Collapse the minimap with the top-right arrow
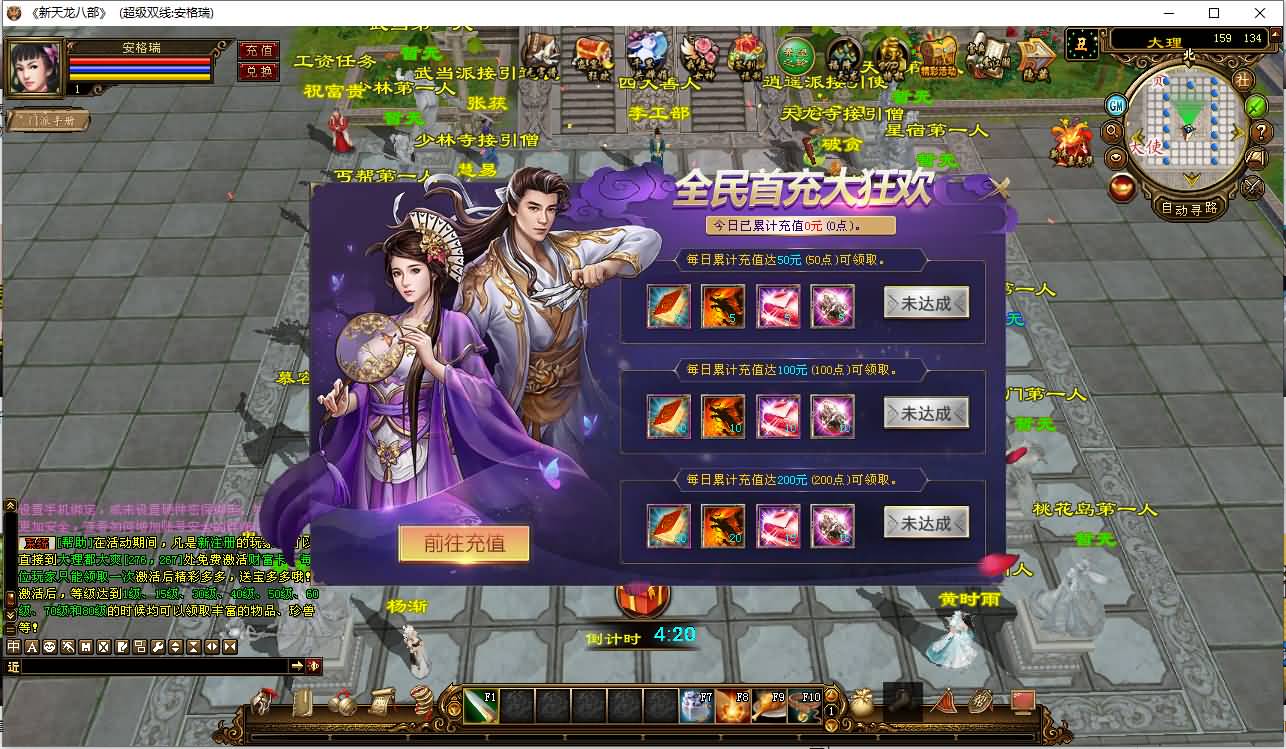The width and height of the screenshot is (1286, 749). coord(1274,34)
